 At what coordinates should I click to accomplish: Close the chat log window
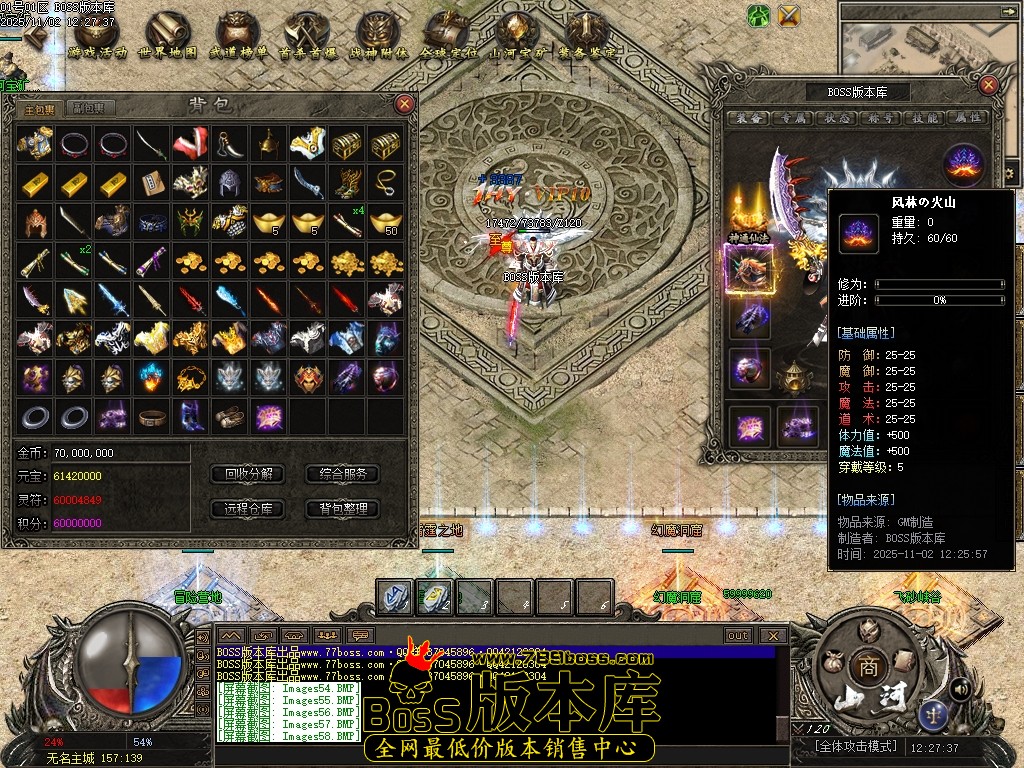click(772, 635)
